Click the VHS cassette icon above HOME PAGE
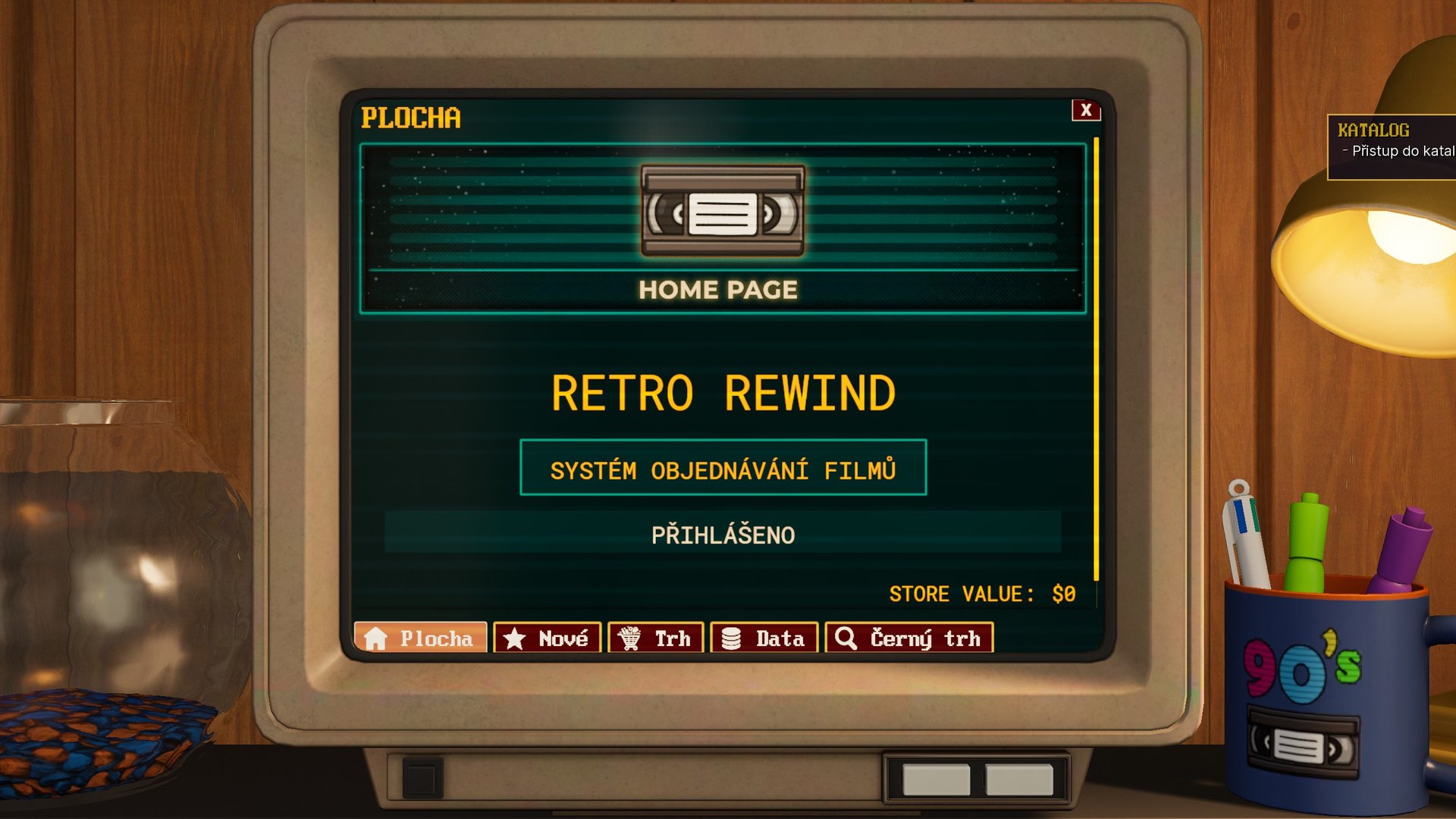This screenshot has height=819, width=1456. (722, 210)
